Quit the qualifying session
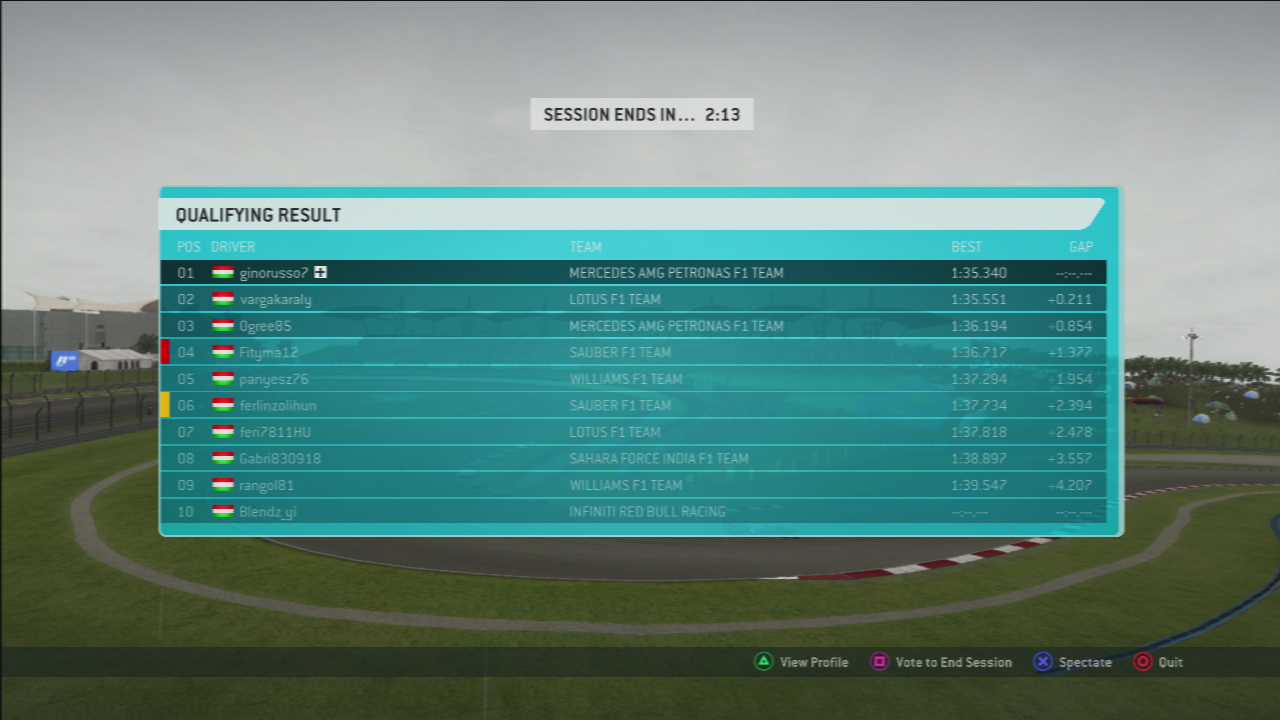Screen dimensions: 1280x720 pos(1159,662)
